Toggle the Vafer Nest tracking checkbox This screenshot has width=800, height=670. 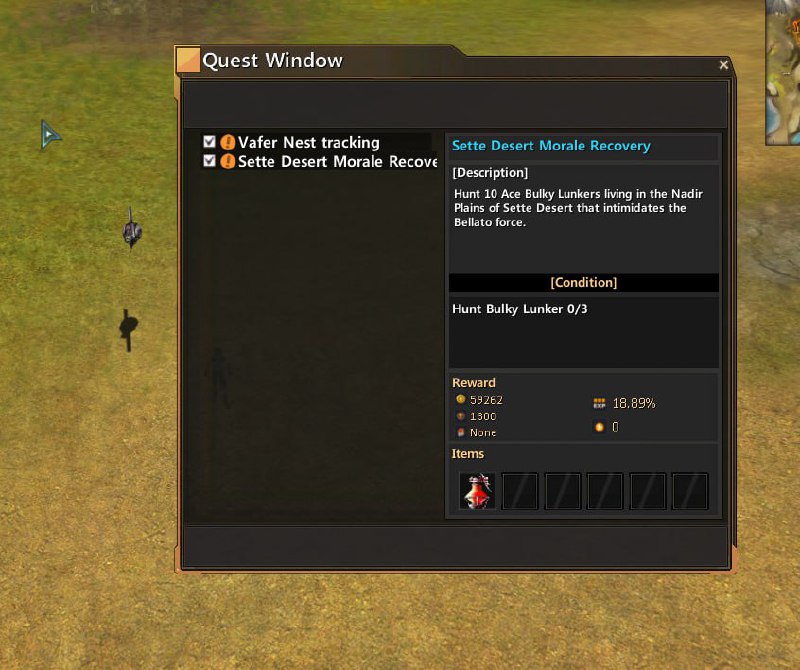pyautogui.click(x=209, y=143)
